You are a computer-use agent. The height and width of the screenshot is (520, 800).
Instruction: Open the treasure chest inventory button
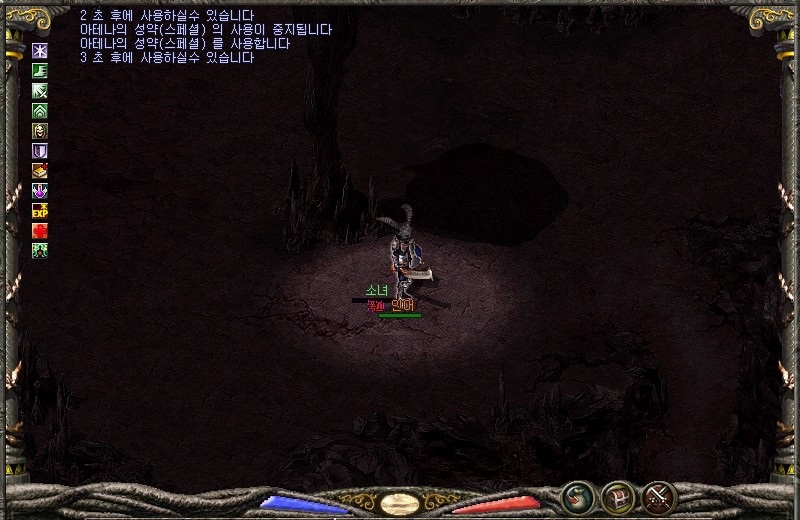click(617, 496)
